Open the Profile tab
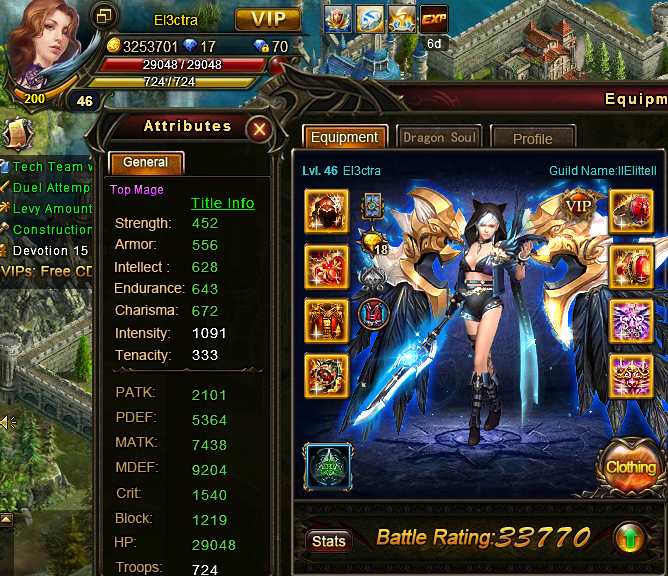Image resolution: width=668 pixels, height=576 pixels. (532, 139)
